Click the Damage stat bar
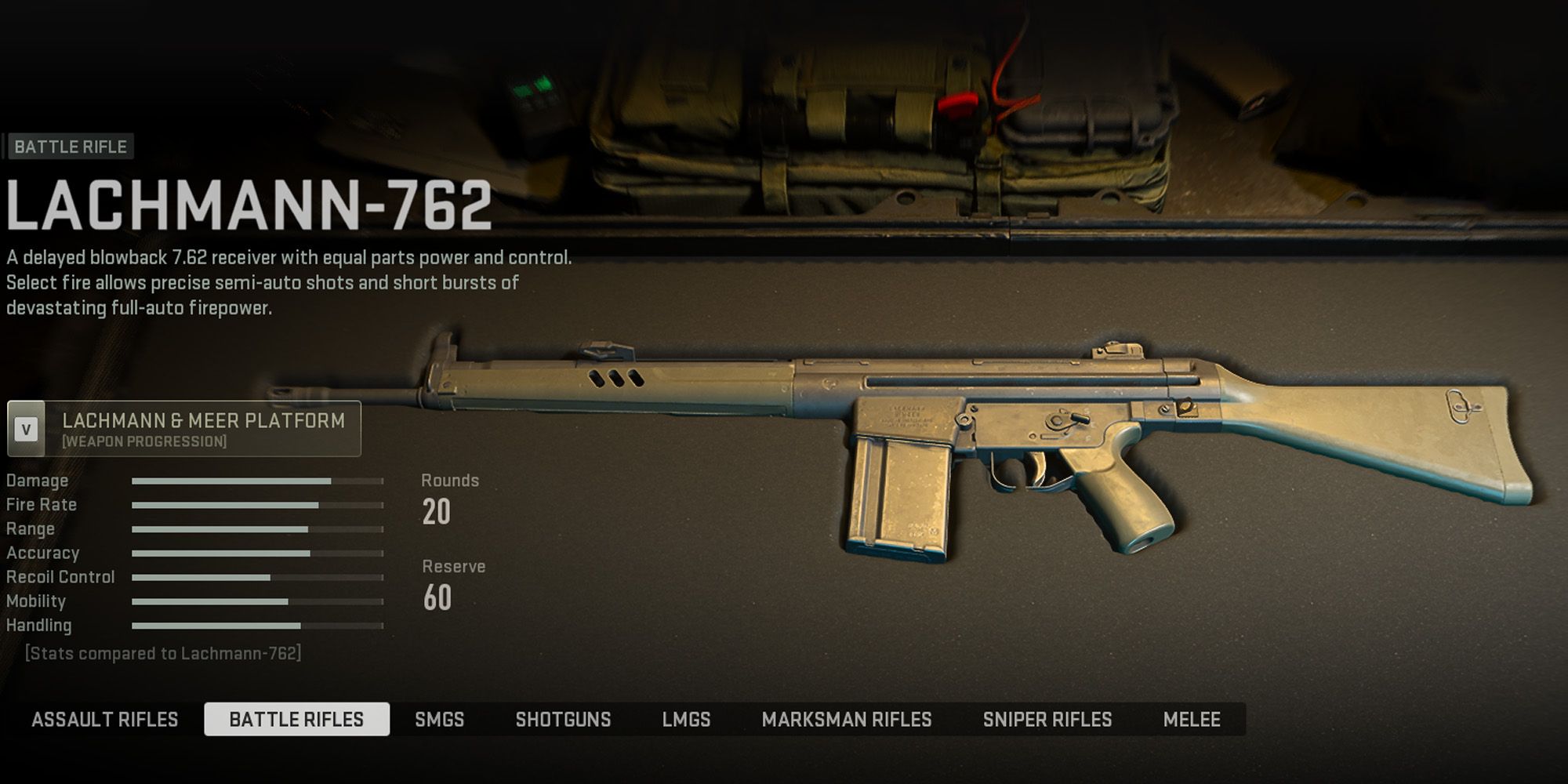Image resolution: width=1568 pixels, height=784 pixels. coord(235,480)
